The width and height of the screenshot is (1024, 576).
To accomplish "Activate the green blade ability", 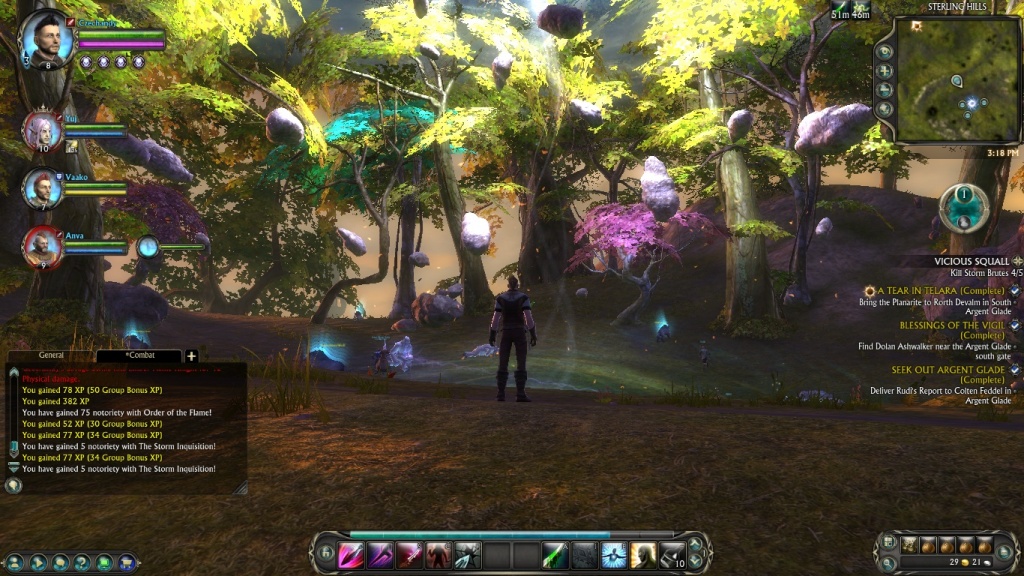I will (555, 554).
